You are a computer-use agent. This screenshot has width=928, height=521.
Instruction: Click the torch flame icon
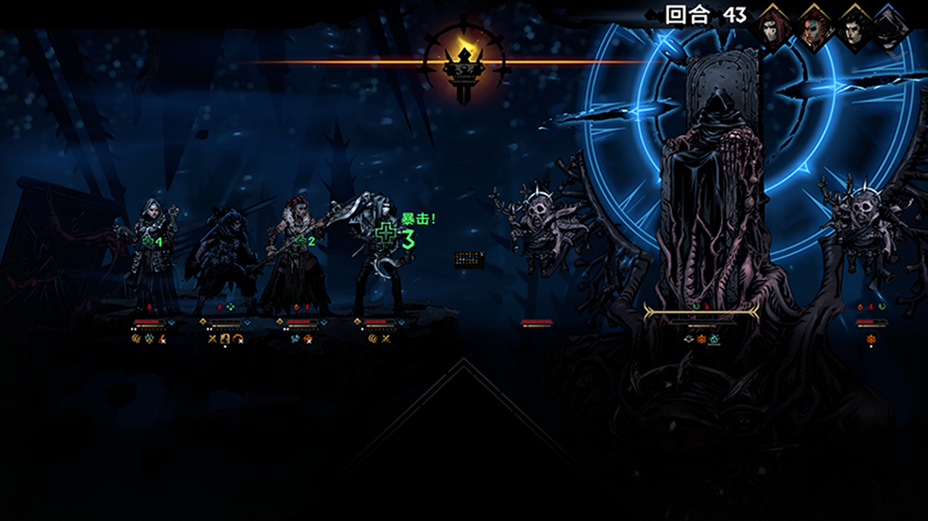pos(465,48)
